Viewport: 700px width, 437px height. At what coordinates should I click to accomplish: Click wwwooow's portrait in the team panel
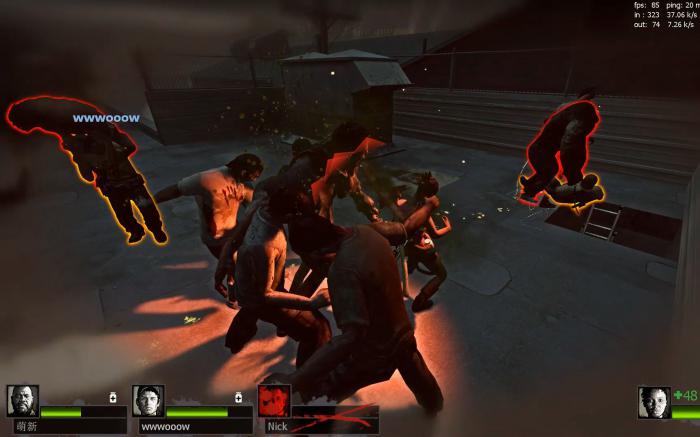click(148, 401)
